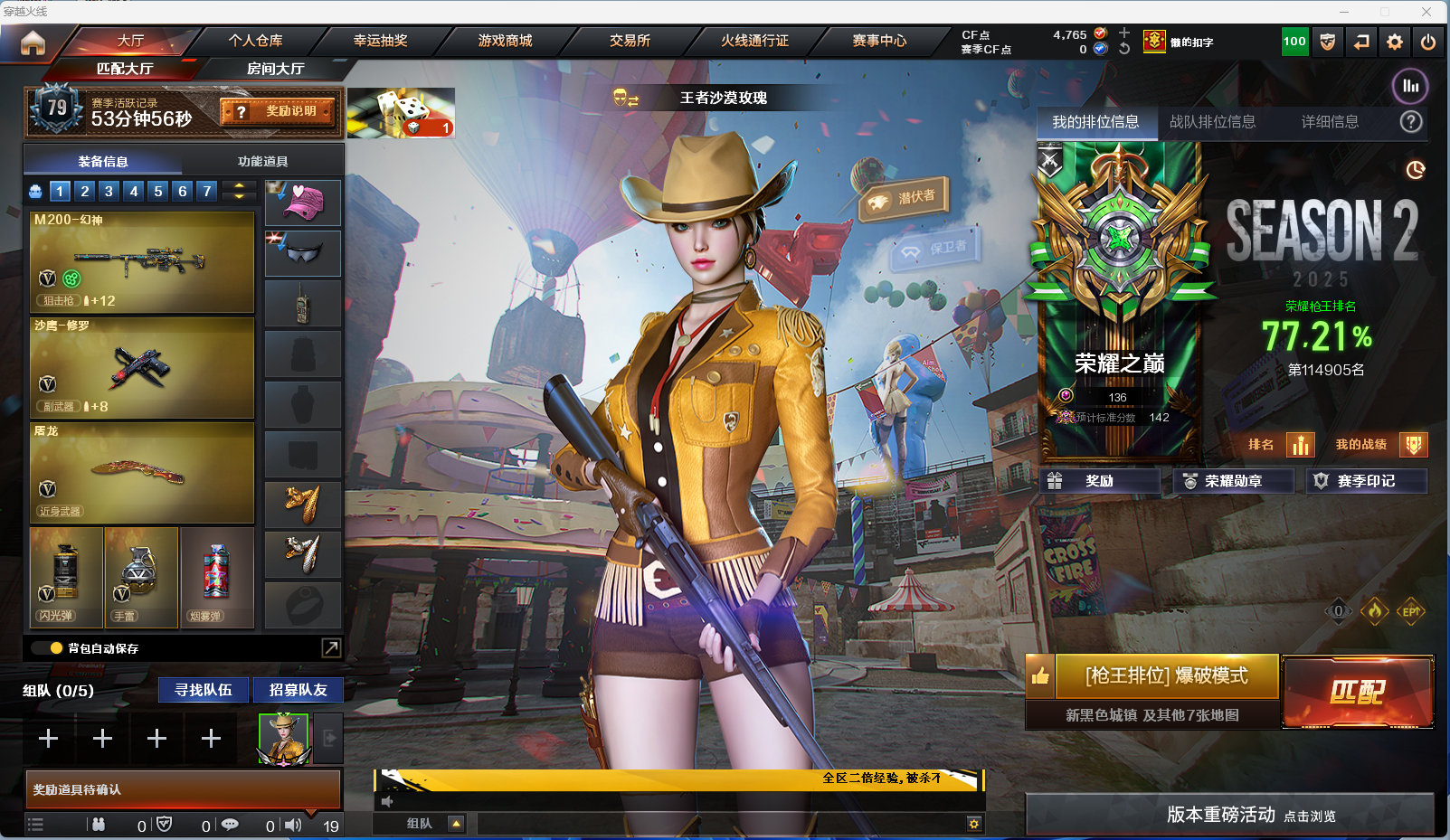
Task: Select the [枪王排位] 爆破模式 mode selector
Action: click(x=1166, y=676)
